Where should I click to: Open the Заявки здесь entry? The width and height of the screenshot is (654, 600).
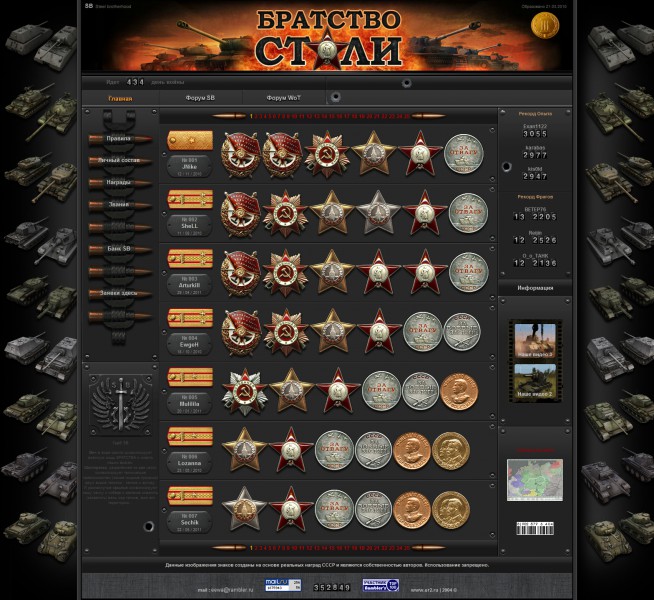tap(119, 293)
